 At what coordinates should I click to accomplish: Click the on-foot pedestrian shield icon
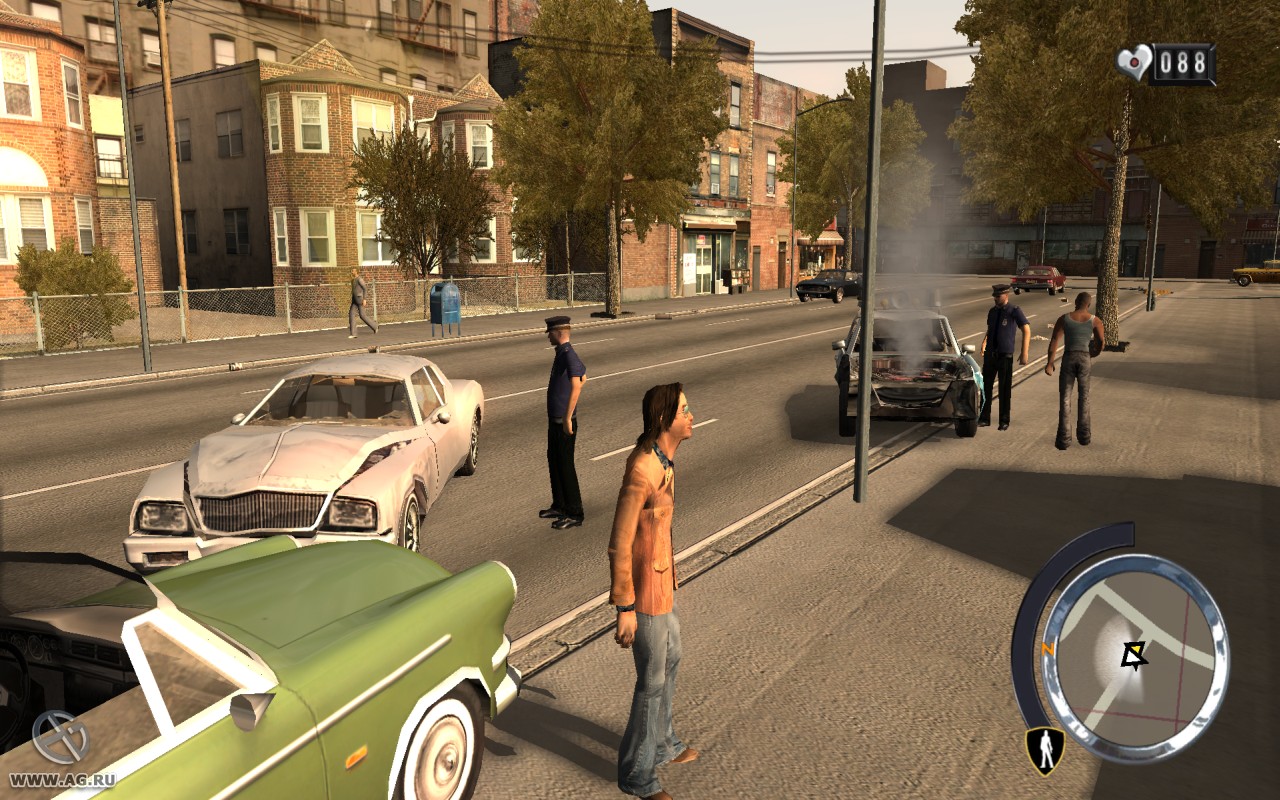pyautogui.click(x=1044, y=750)
